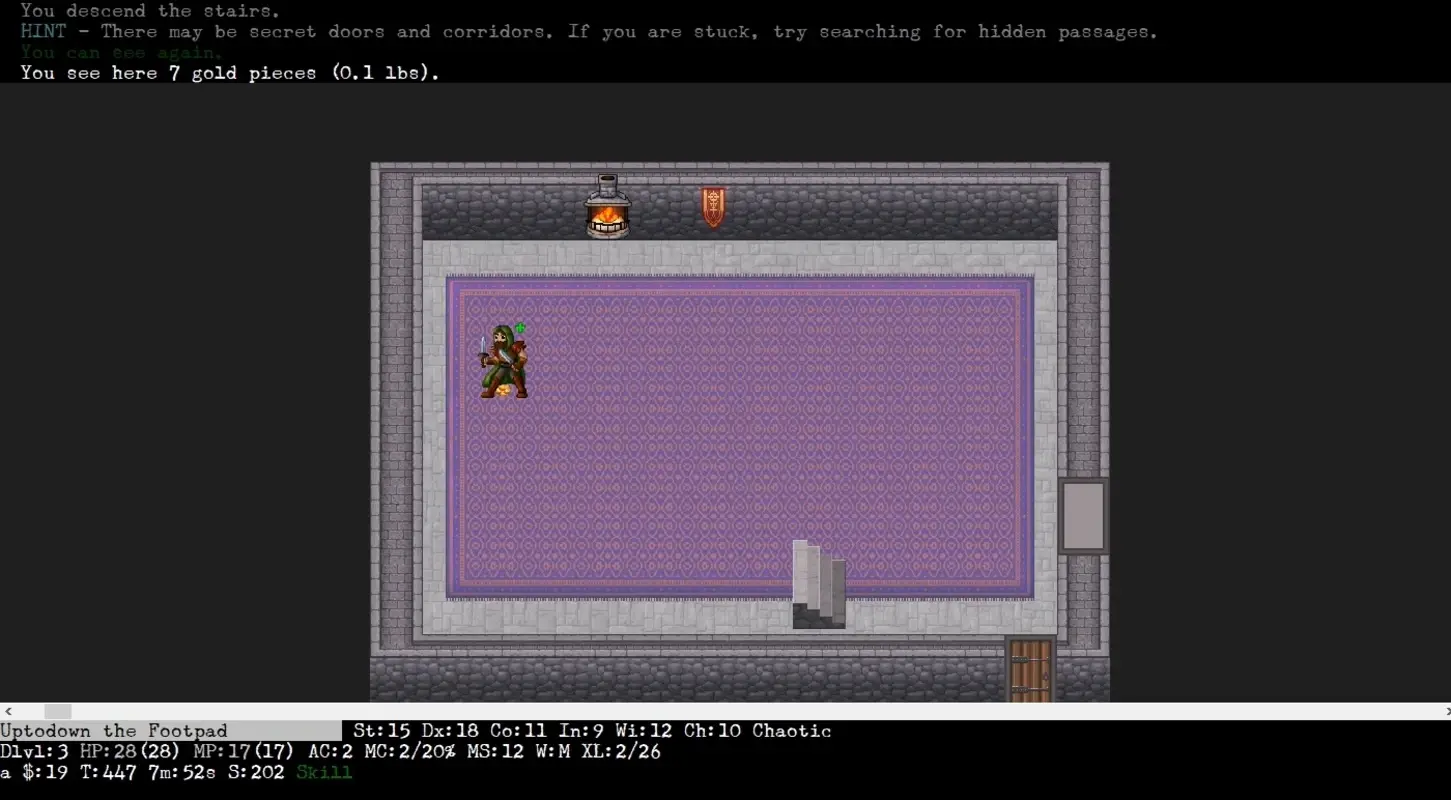Viewport: 1451px width, 800px height.
Task: Click the XL:2/26 experience display
Action: point(624,751)
